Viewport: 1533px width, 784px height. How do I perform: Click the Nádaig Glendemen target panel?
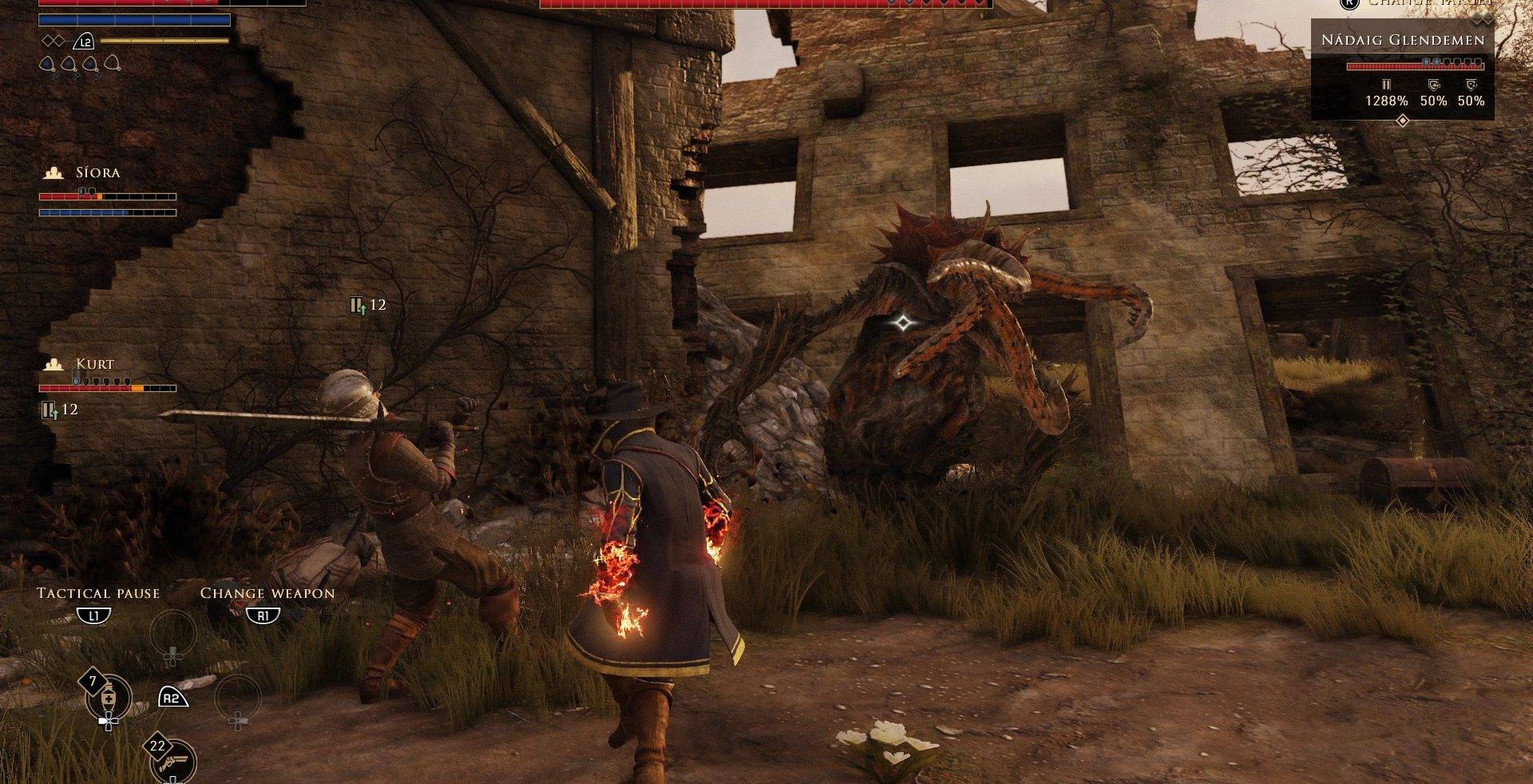(x=1402, y=70)
